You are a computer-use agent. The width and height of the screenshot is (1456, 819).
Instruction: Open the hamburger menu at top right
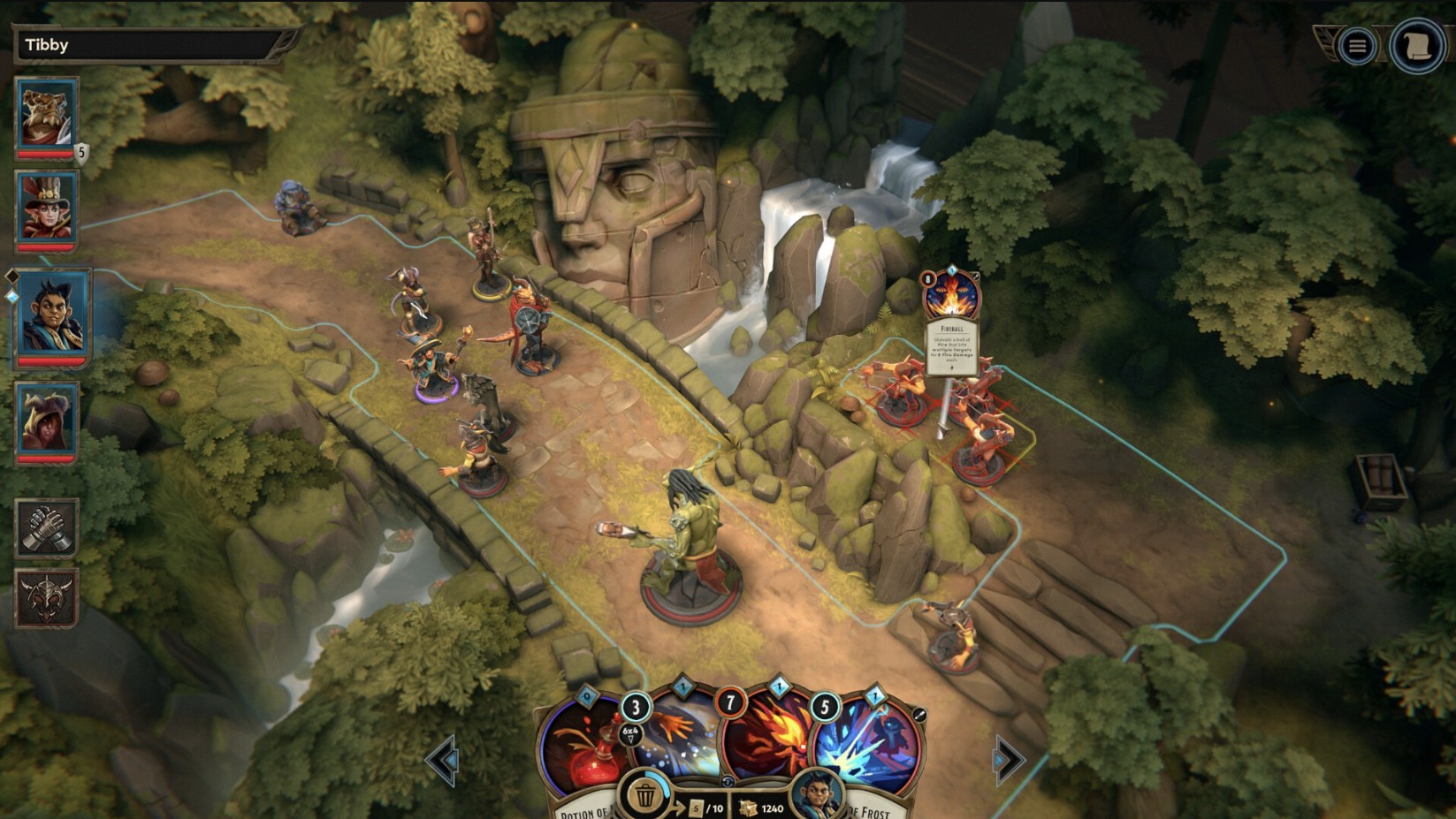point(1356,46)
